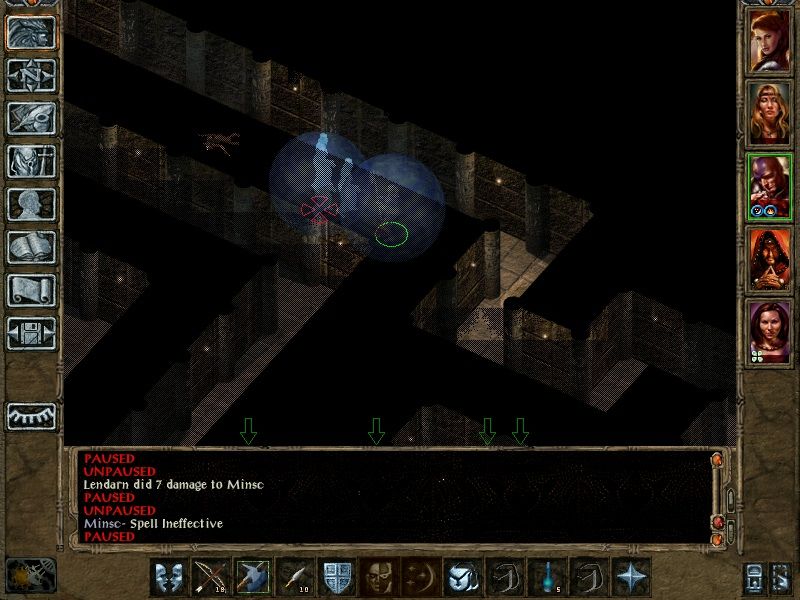Select the red-hooded mage portrait

tap(769, 258)
